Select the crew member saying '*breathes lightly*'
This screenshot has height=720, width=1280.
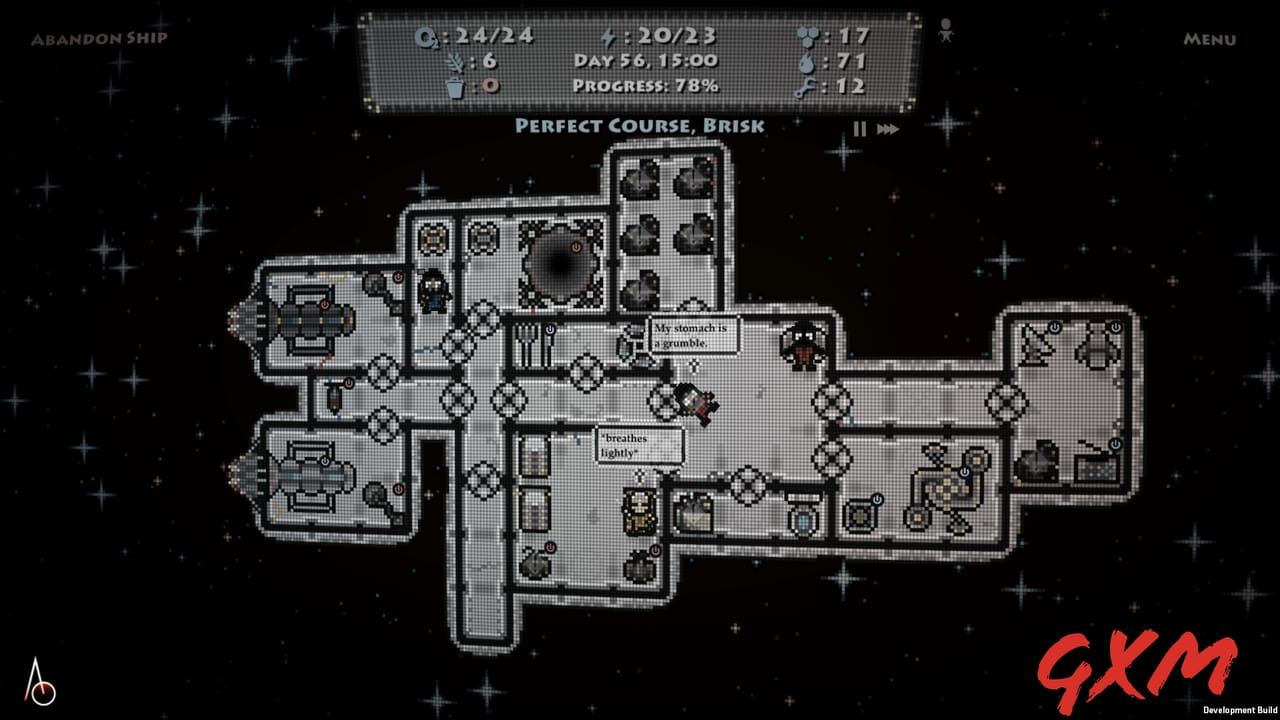690,402
